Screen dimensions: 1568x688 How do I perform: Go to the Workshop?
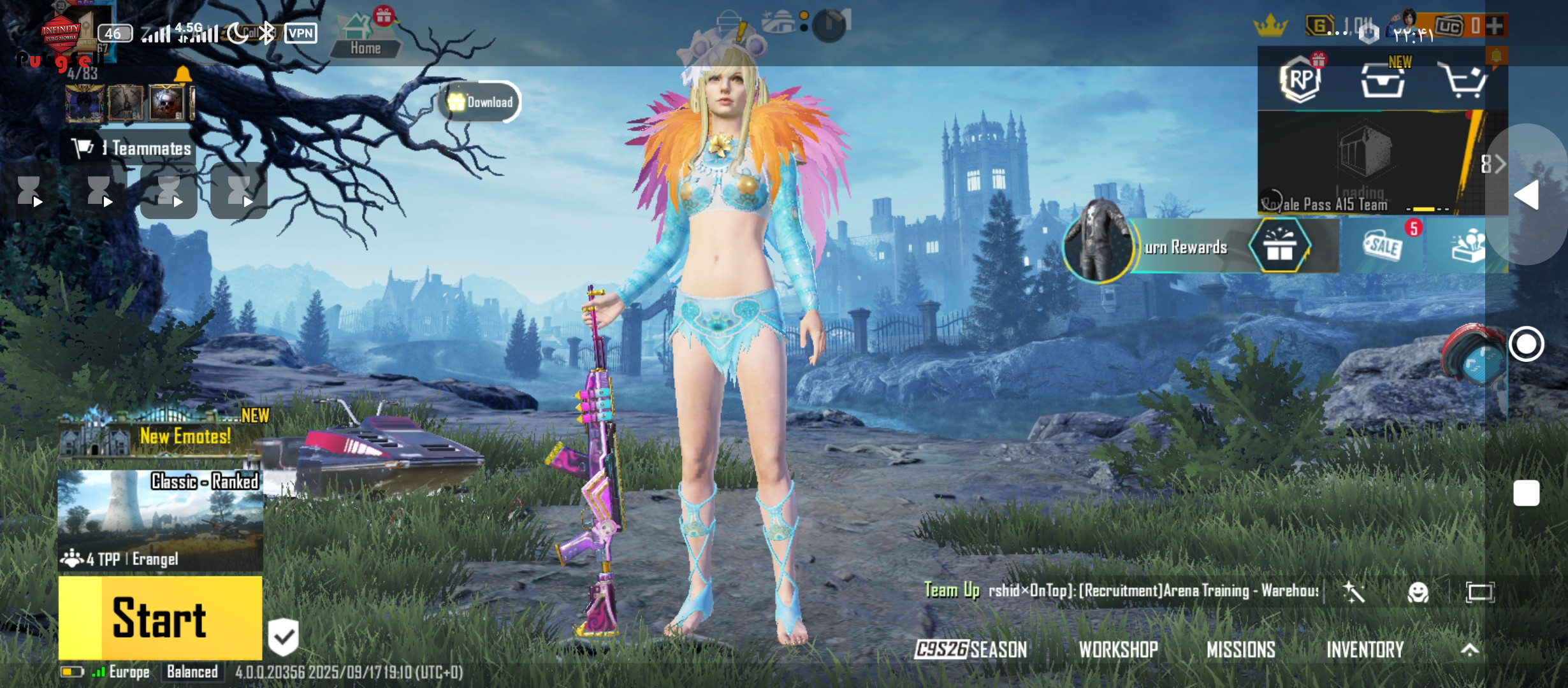pos(1118,649)
